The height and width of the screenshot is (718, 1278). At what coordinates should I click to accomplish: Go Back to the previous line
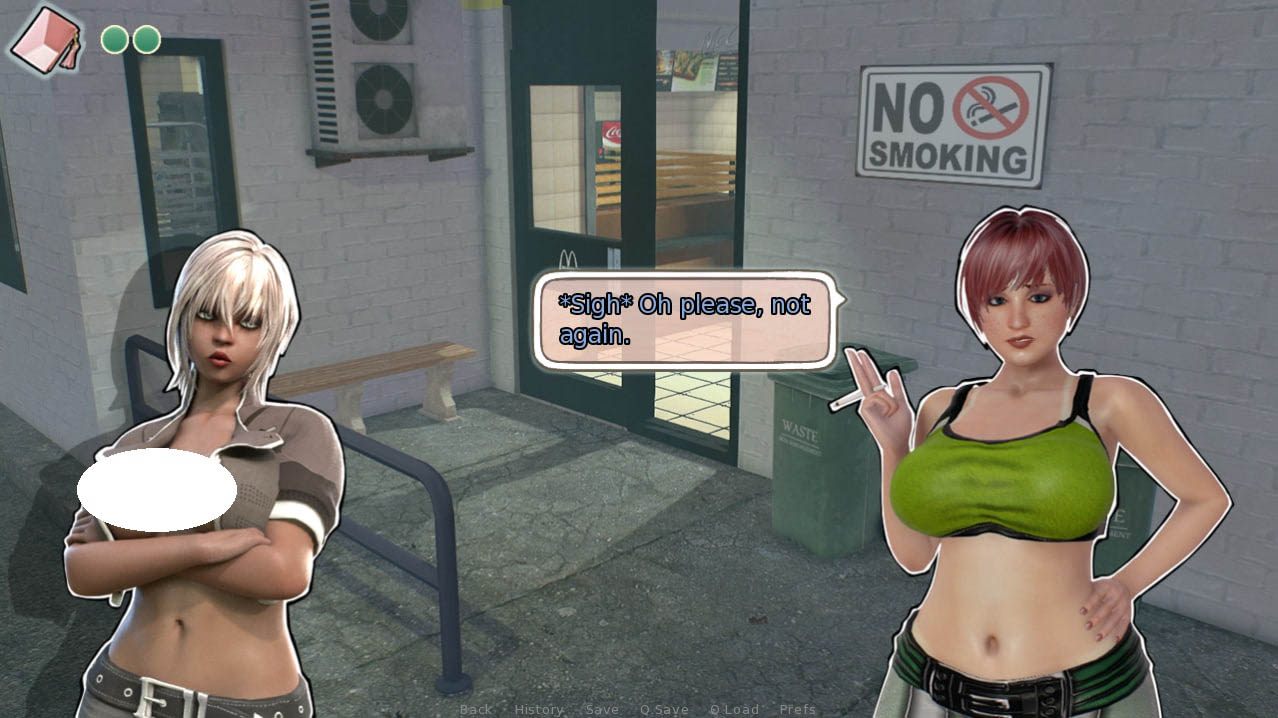475,709
